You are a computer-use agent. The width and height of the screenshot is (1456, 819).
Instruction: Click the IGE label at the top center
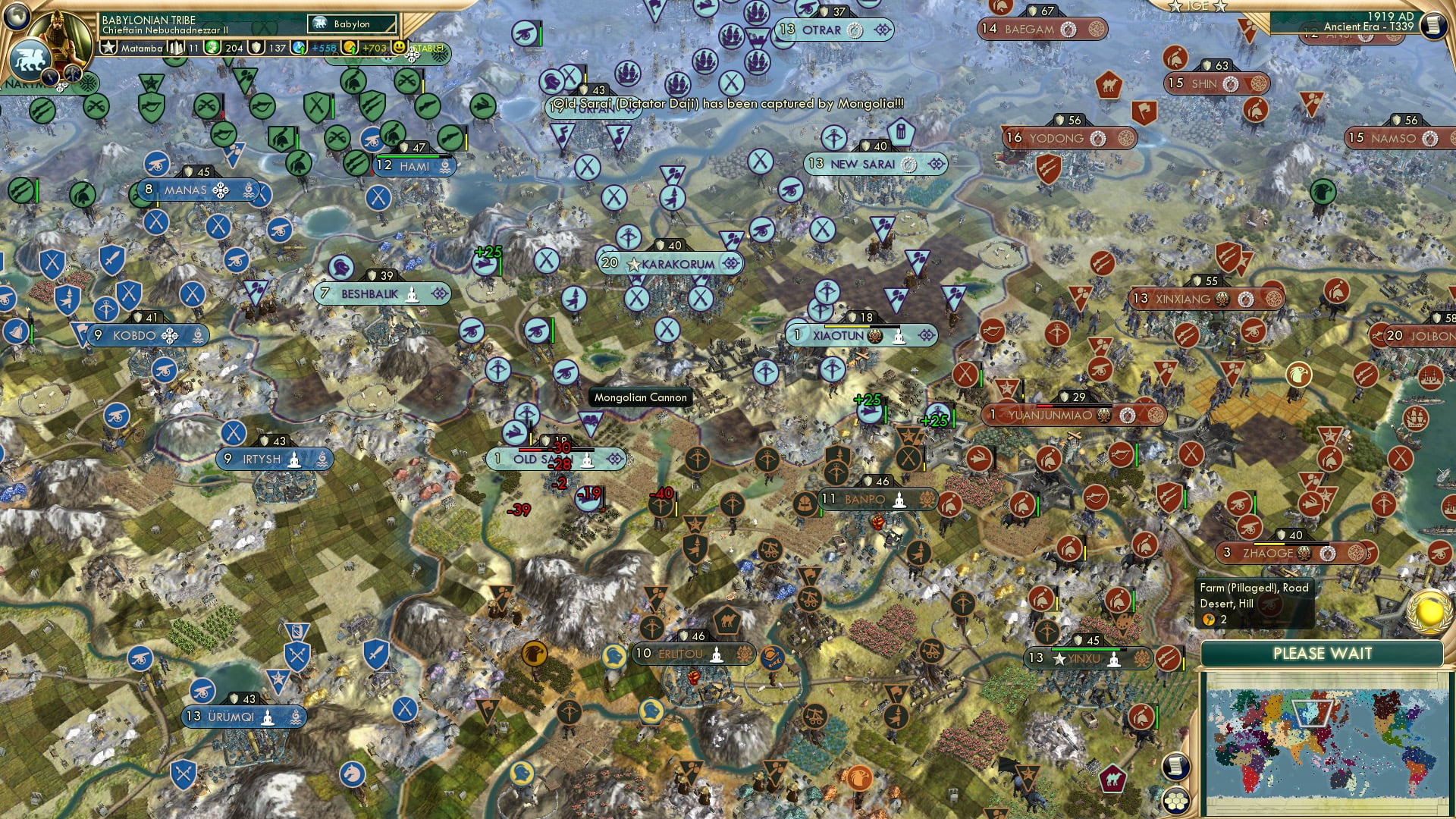pos(1197,6)
